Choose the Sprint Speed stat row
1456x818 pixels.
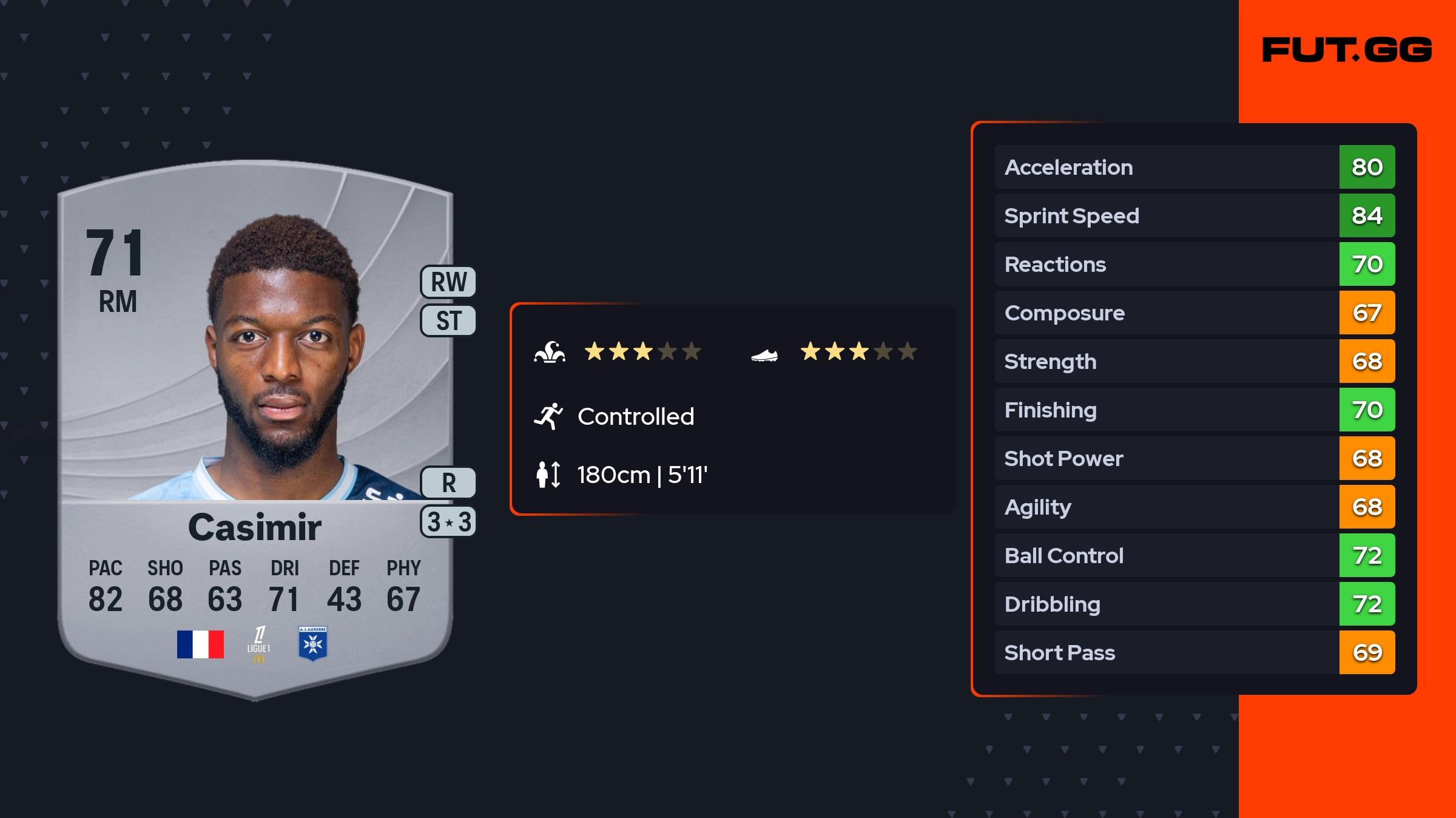1195,215
